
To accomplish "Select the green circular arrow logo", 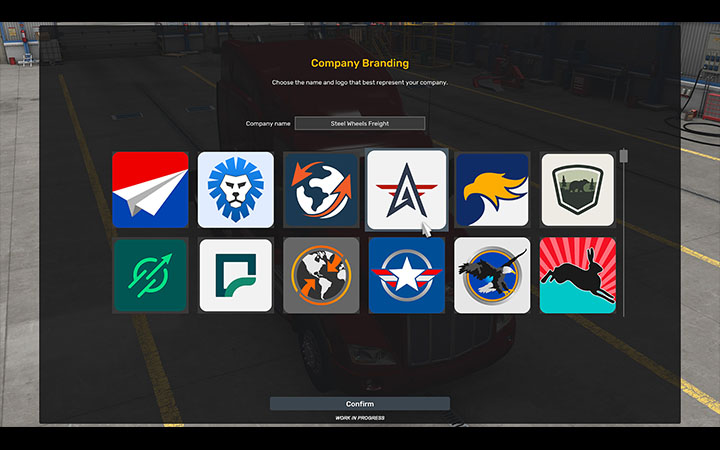I will 150,275.
